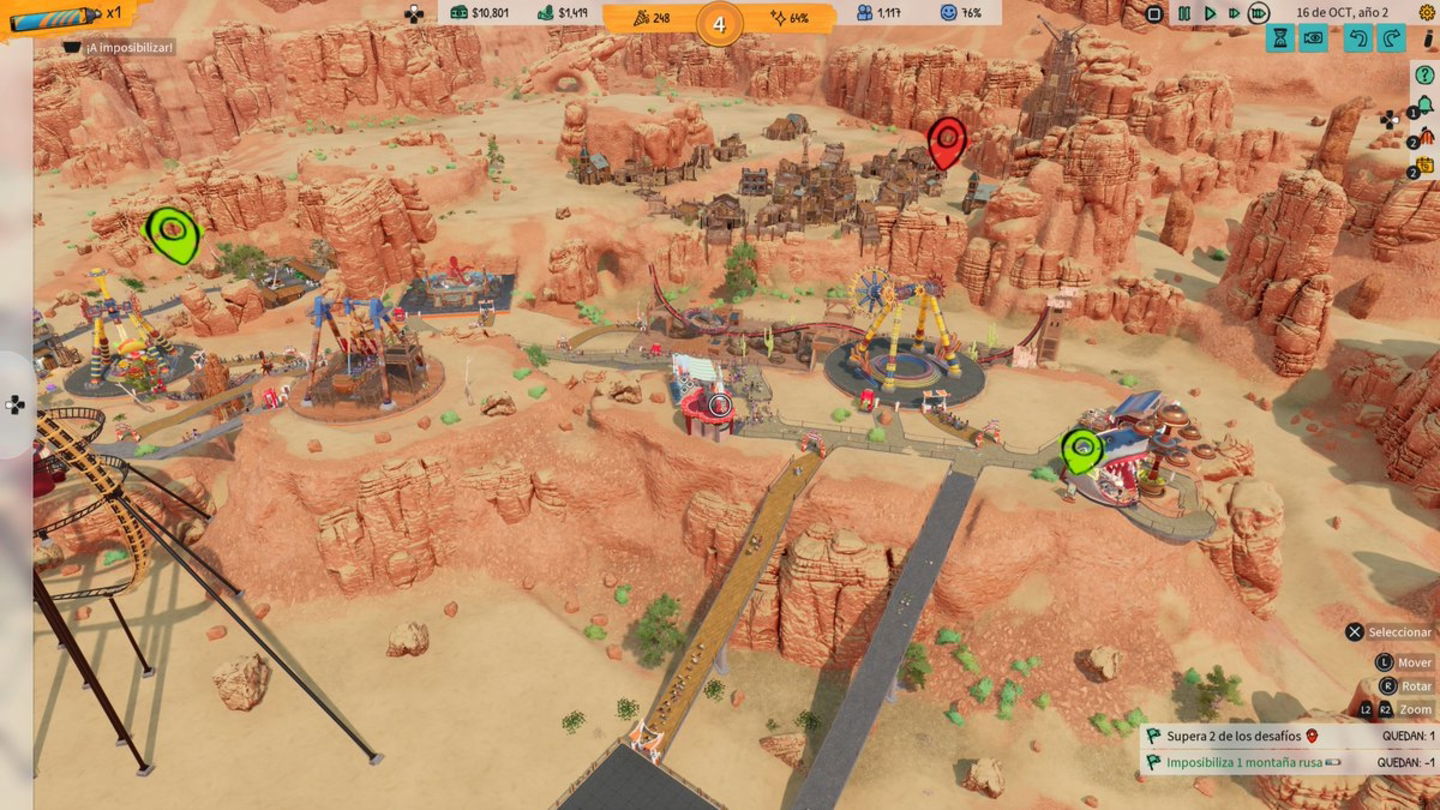The height and width of the screenshot is (810, 1440).
Task: Open the yellow calendar panel
Action: coord(1424,166)
